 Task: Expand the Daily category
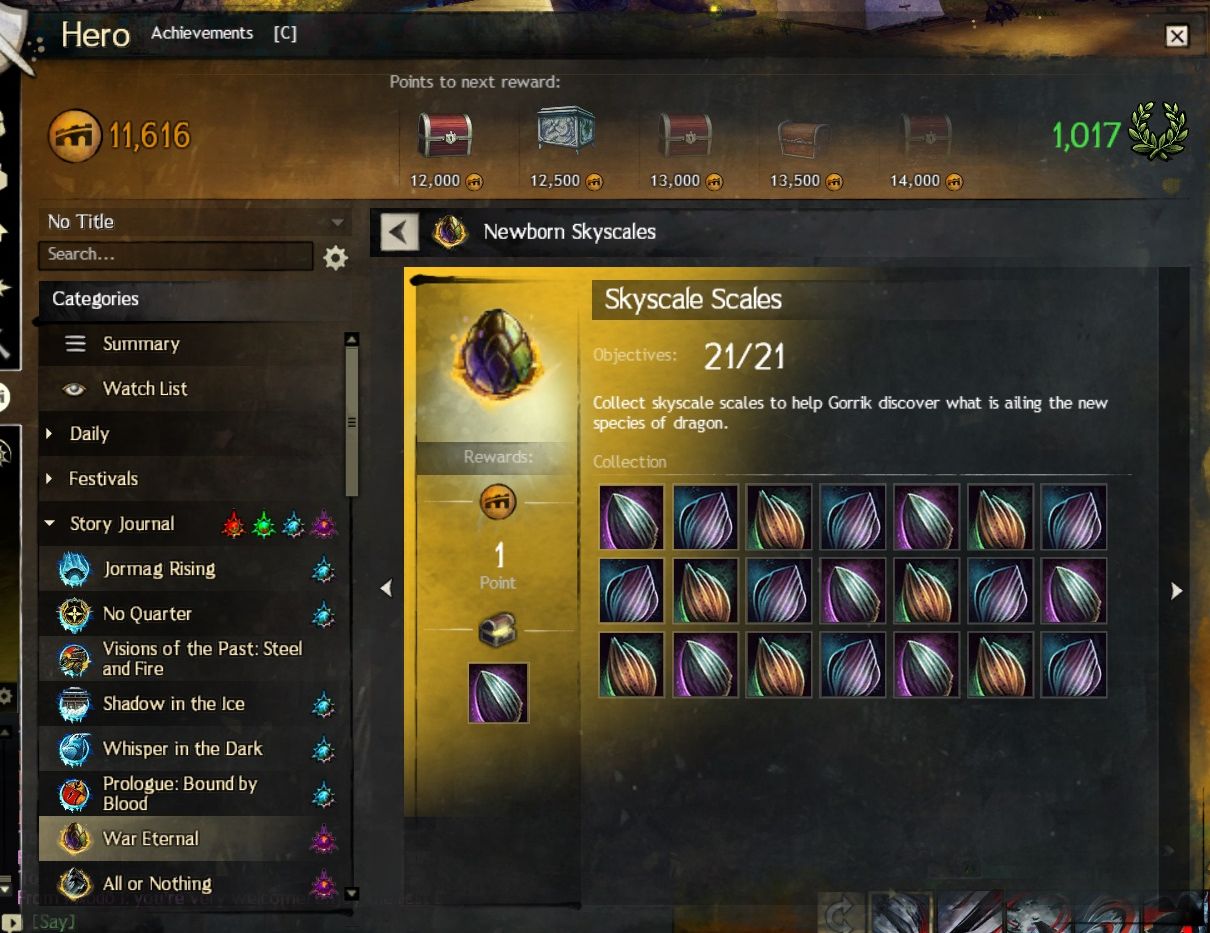click(89, 434)
